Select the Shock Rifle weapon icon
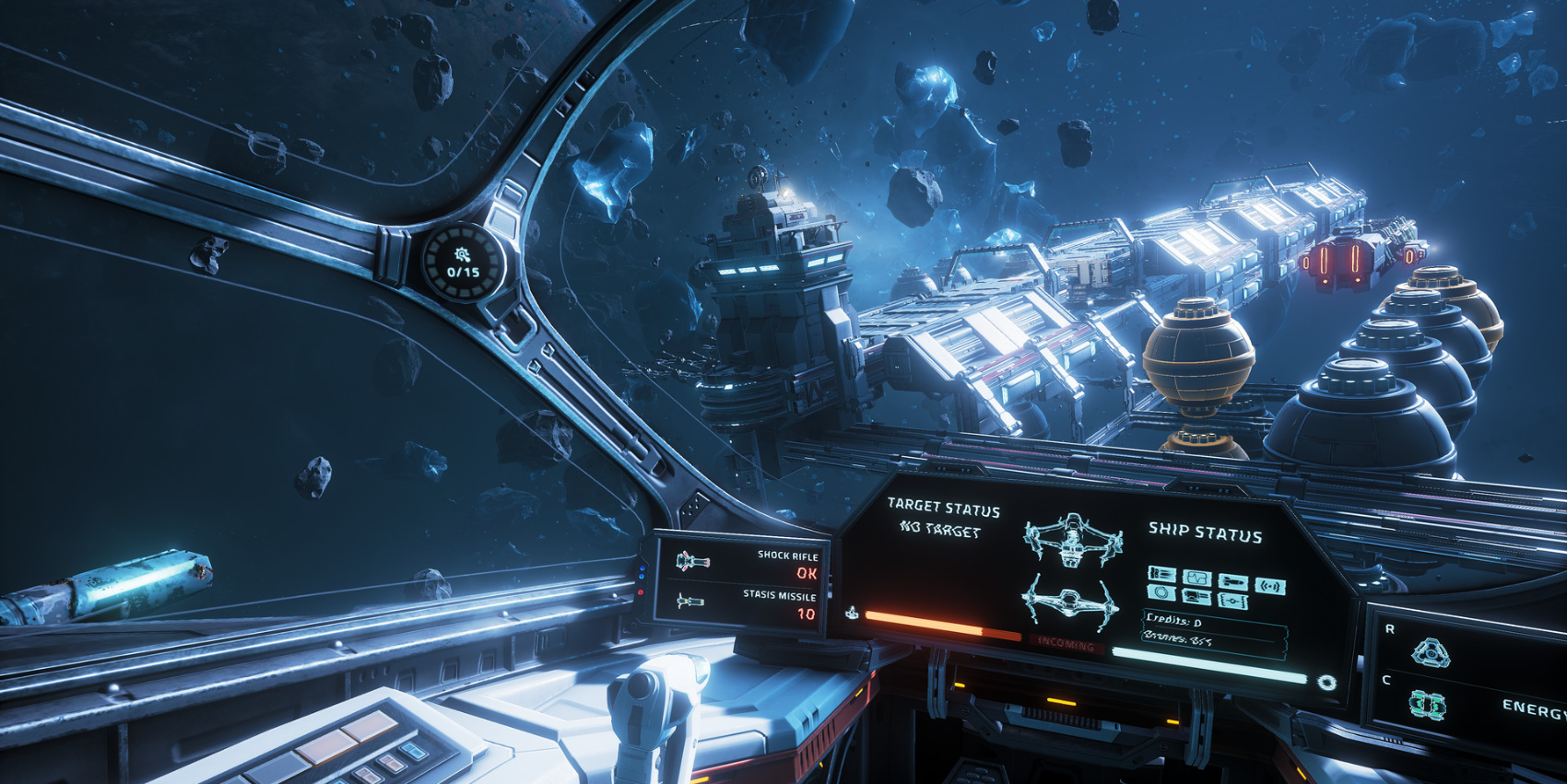This screenshot has width=1567, height=784. [x=692, y=560]
